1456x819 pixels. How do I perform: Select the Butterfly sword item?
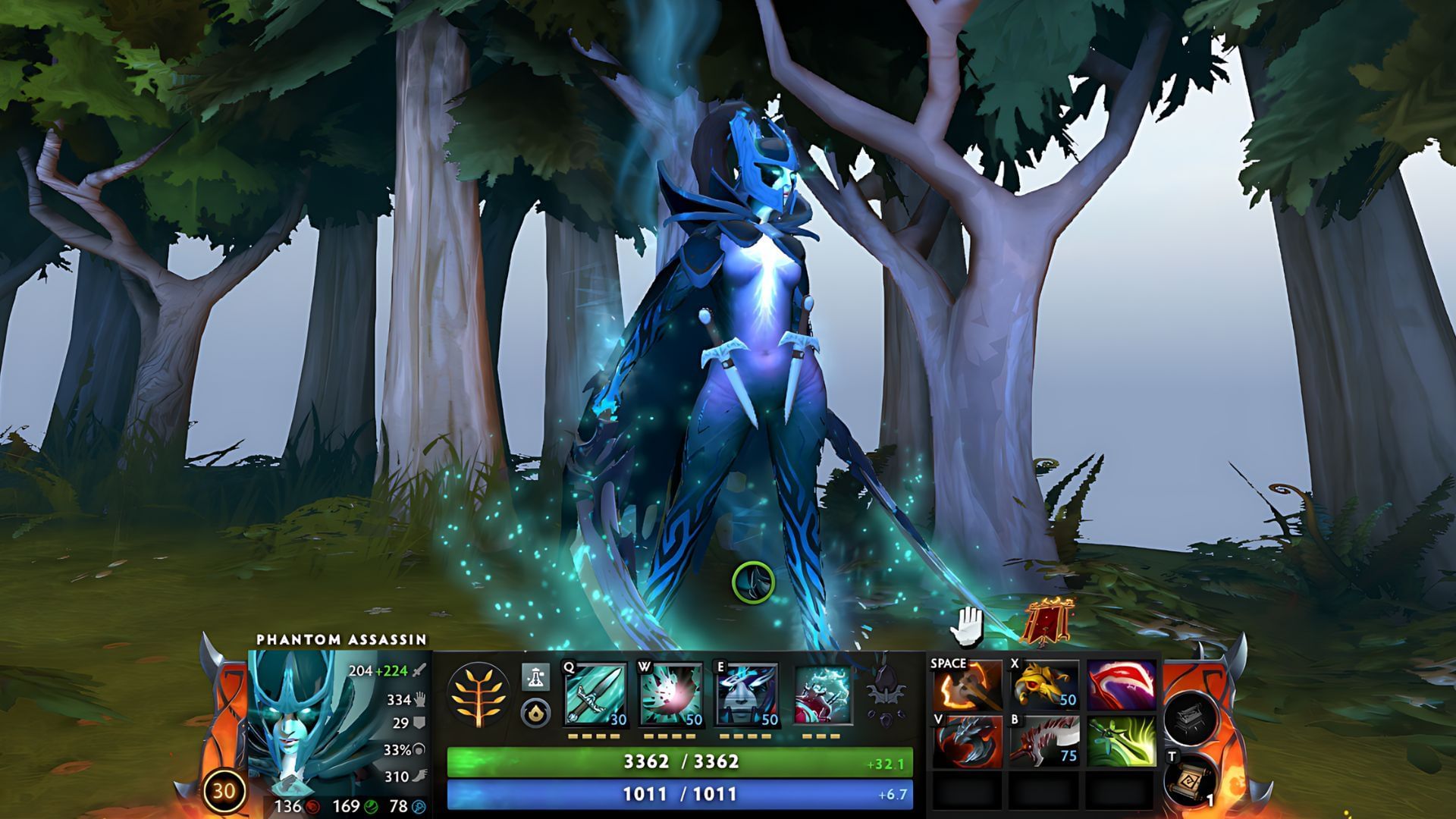[1121, 742]
